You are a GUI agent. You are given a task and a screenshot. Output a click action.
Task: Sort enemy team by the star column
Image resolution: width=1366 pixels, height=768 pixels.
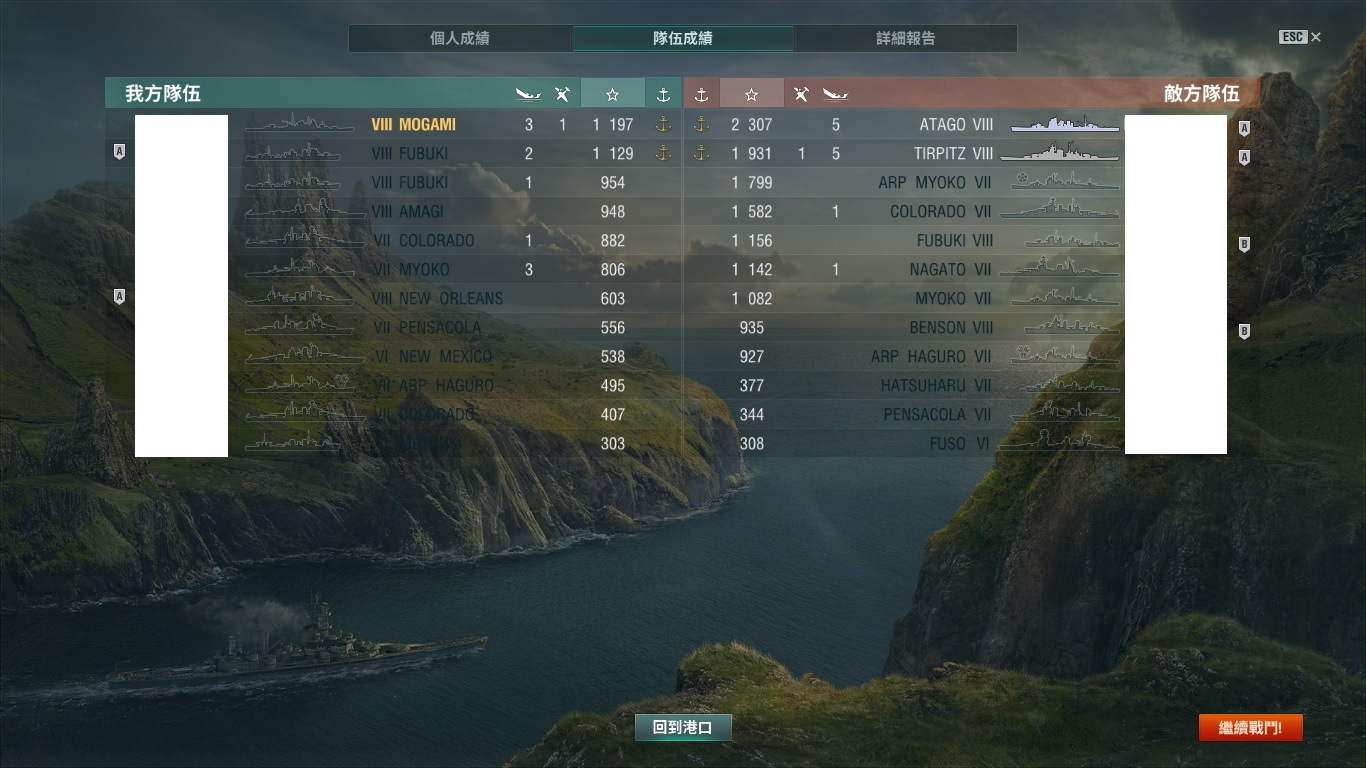click(x=751, y=94)
